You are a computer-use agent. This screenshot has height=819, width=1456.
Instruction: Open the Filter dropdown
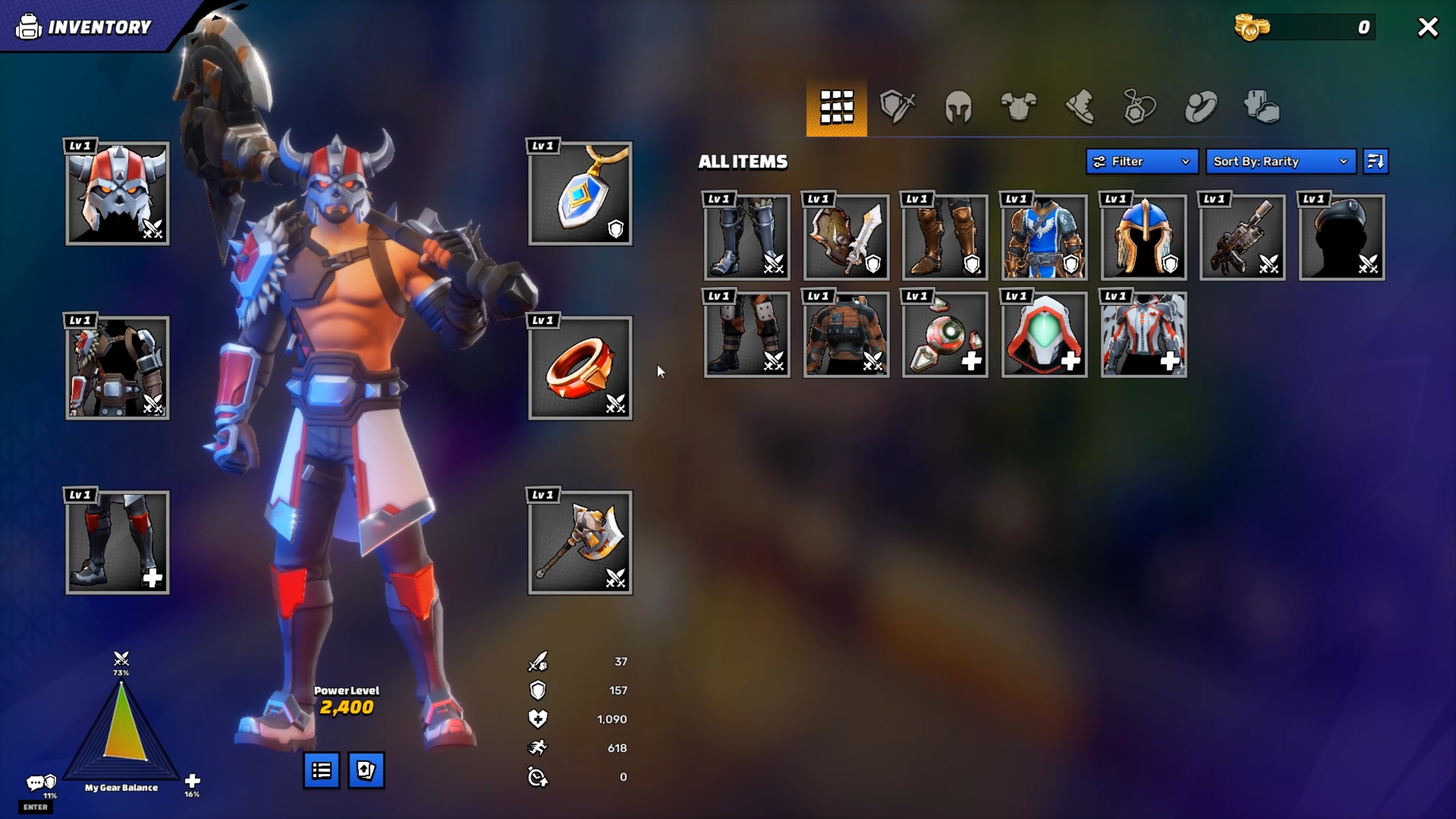1141,162
